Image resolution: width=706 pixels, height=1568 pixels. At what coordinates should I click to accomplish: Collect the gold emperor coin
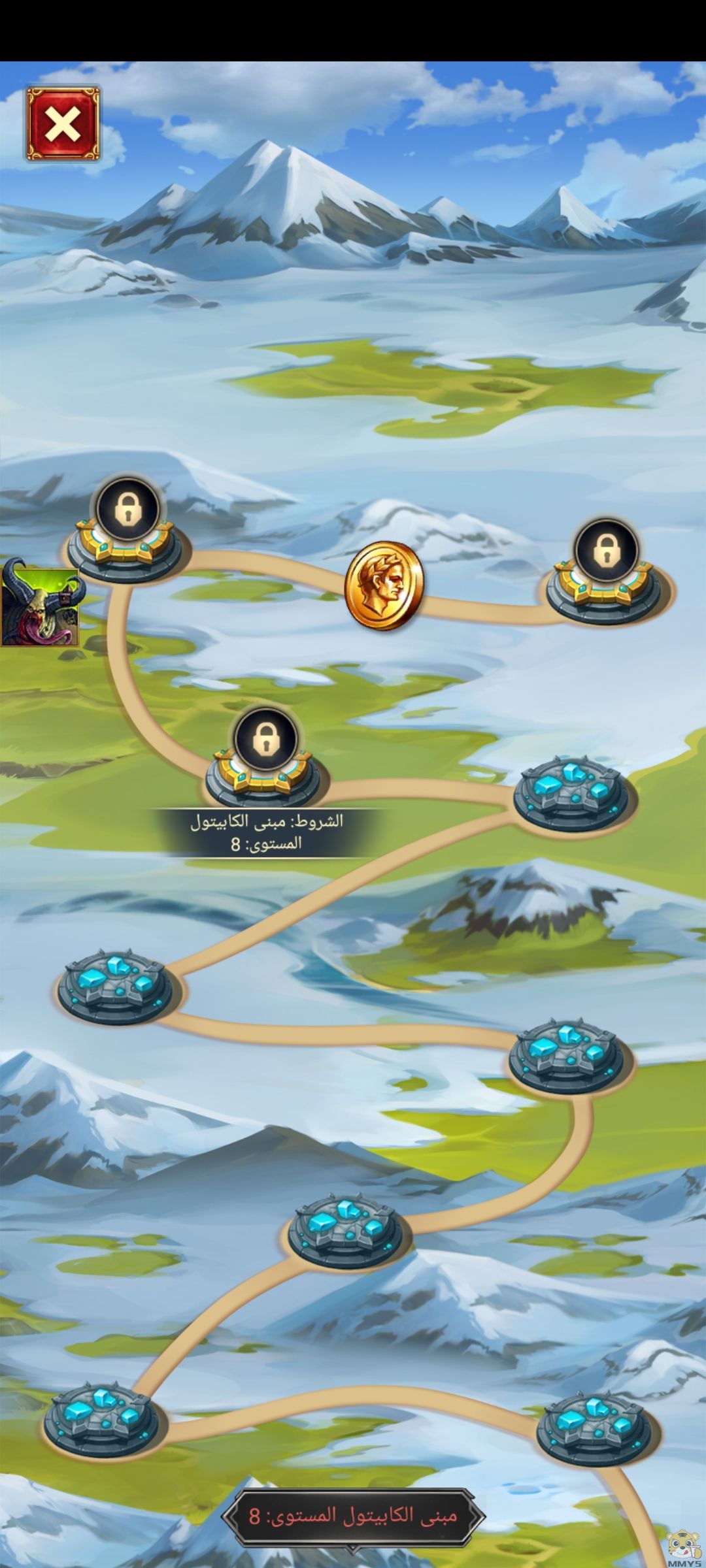coord(384,585)
